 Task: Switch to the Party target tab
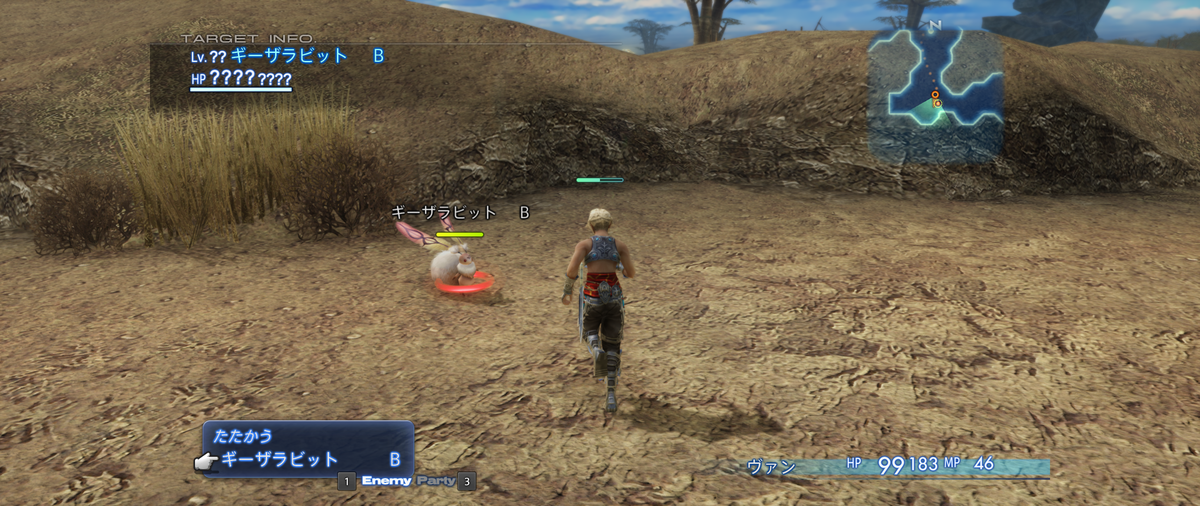pos(435,481)
